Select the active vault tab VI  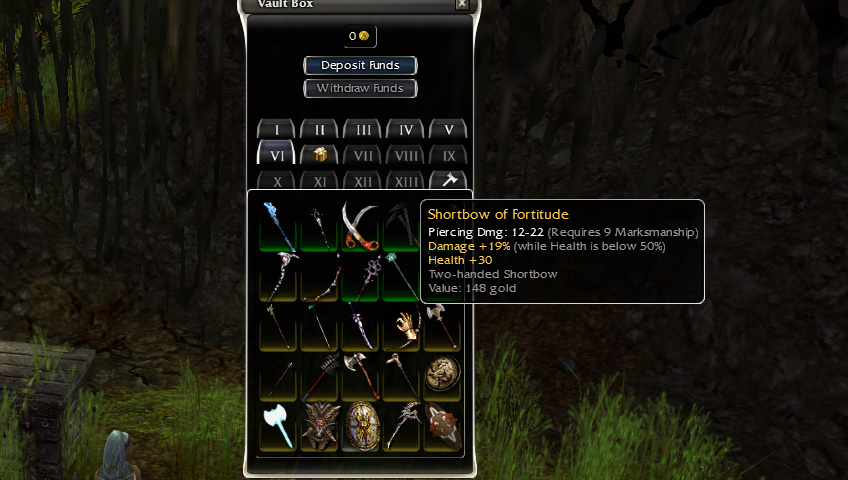276,155
